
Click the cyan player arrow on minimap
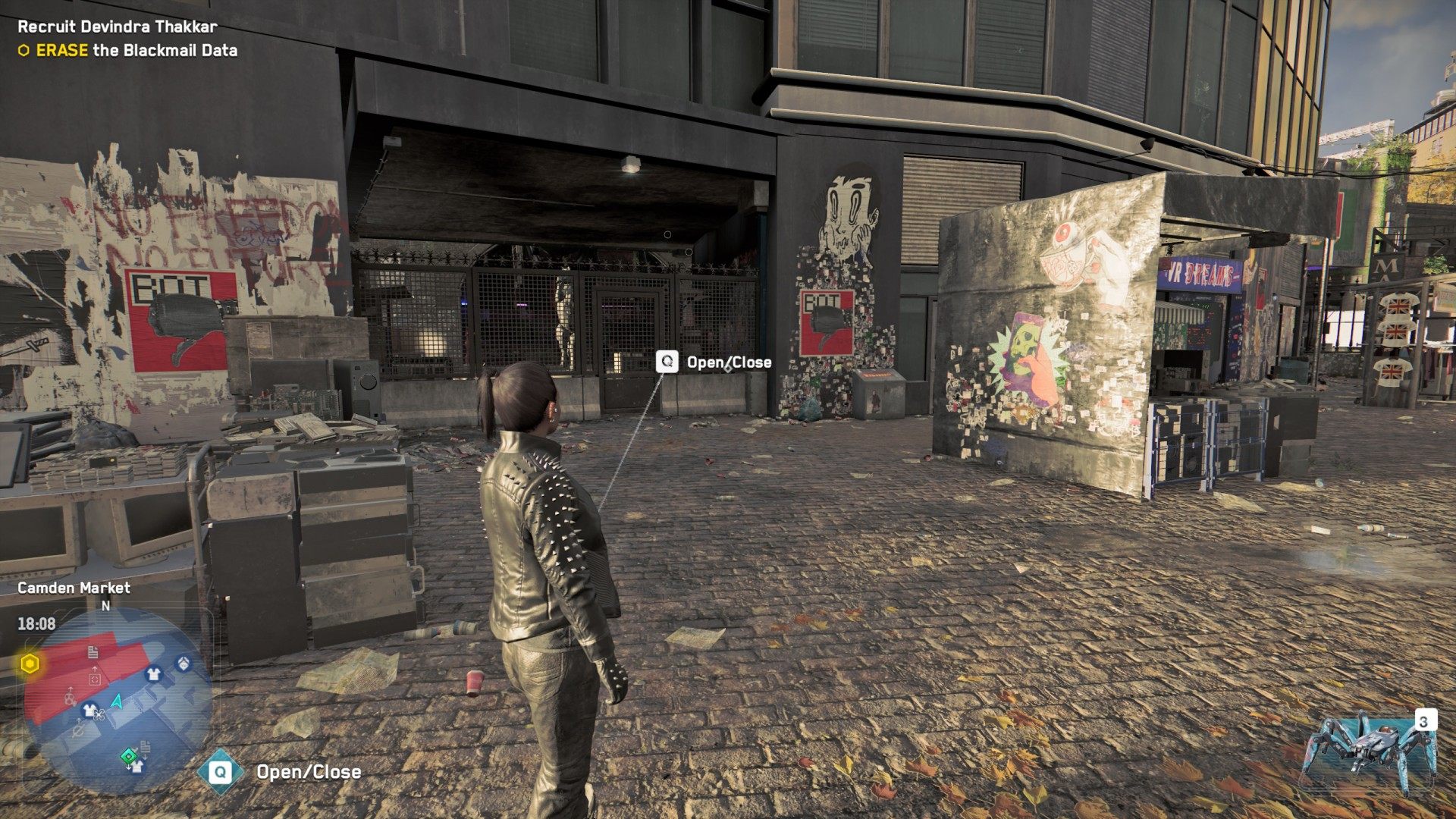click(118, 701)
